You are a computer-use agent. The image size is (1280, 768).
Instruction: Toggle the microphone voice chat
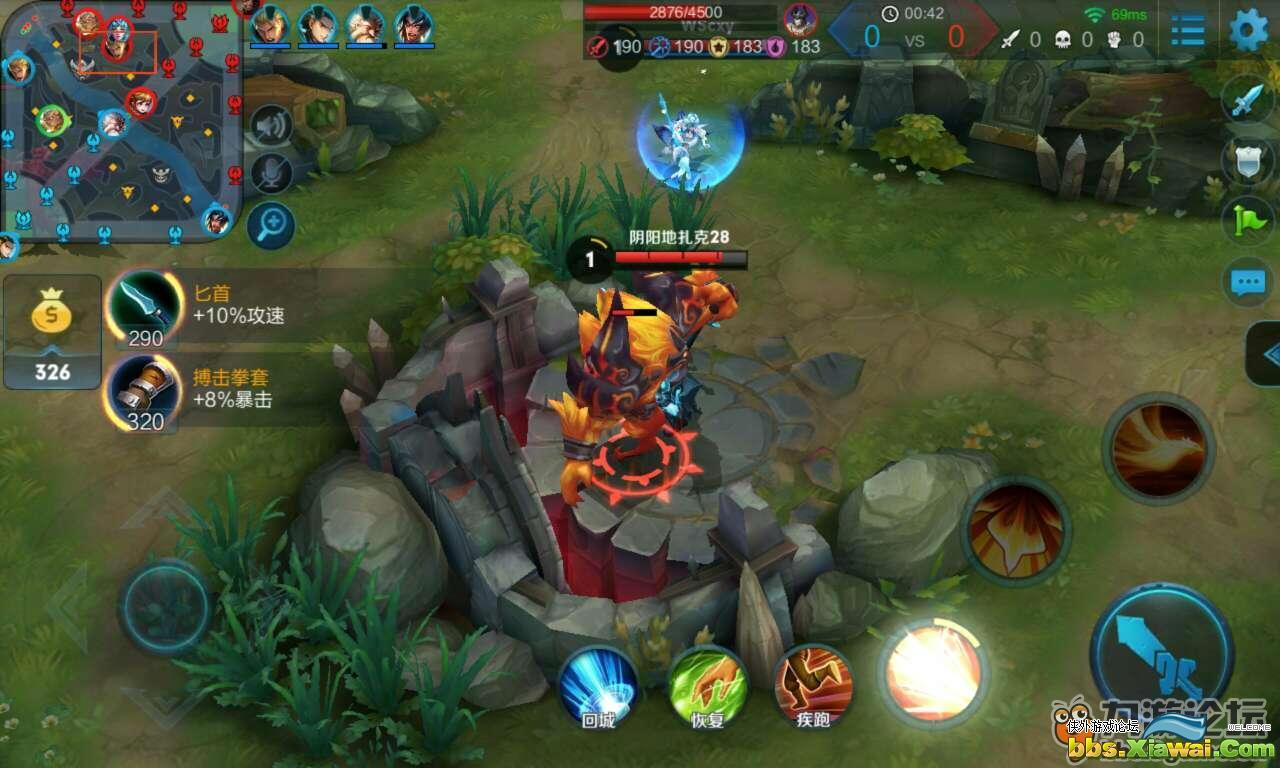[270, 174]
